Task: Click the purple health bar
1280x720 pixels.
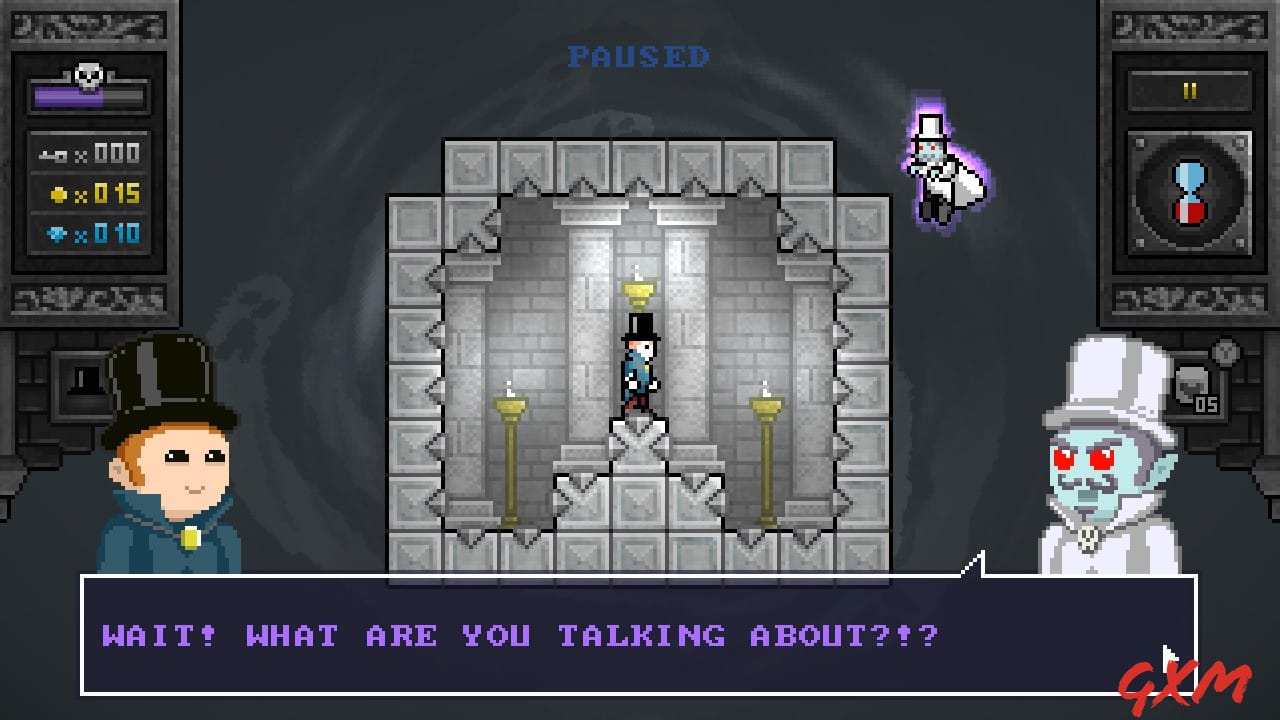Action: (x=80, y=95)
